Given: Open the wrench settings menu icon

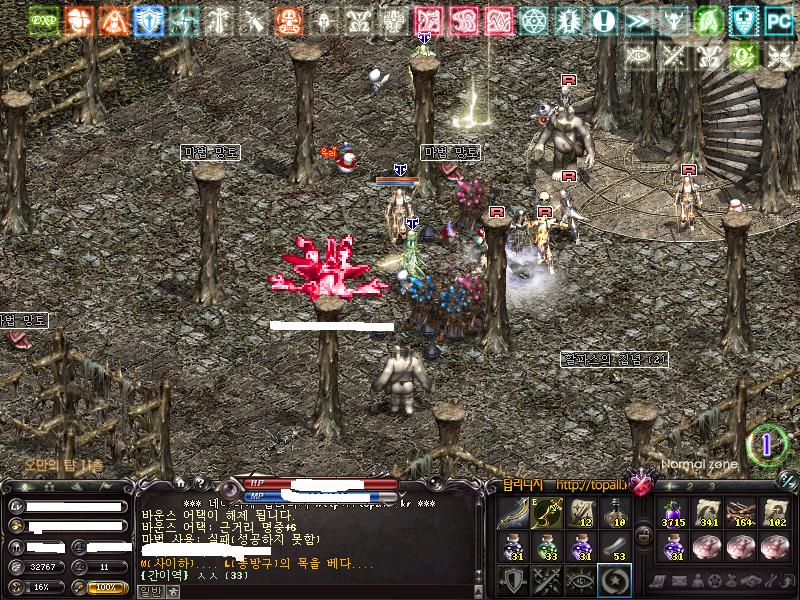Looking at the screenshot, I should (769, 580).
